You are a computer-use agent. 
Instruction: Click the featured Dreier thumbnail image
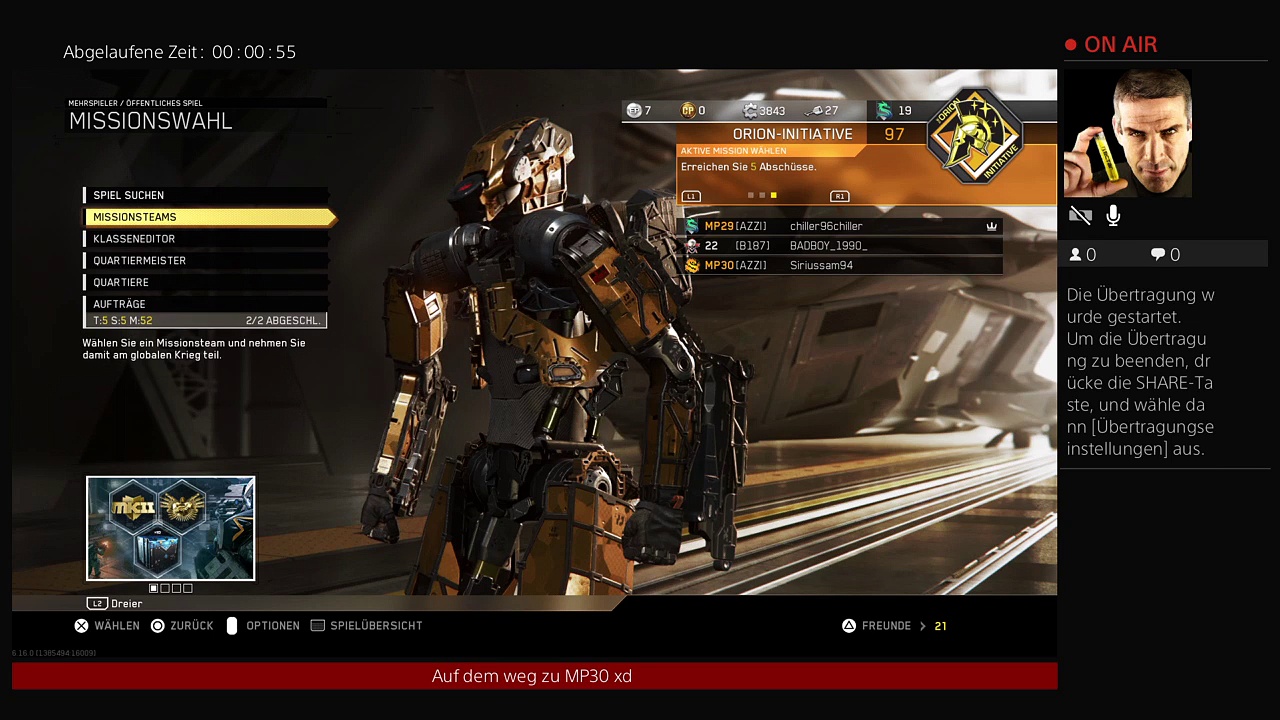pyautogui.click(x=171, y=528)
